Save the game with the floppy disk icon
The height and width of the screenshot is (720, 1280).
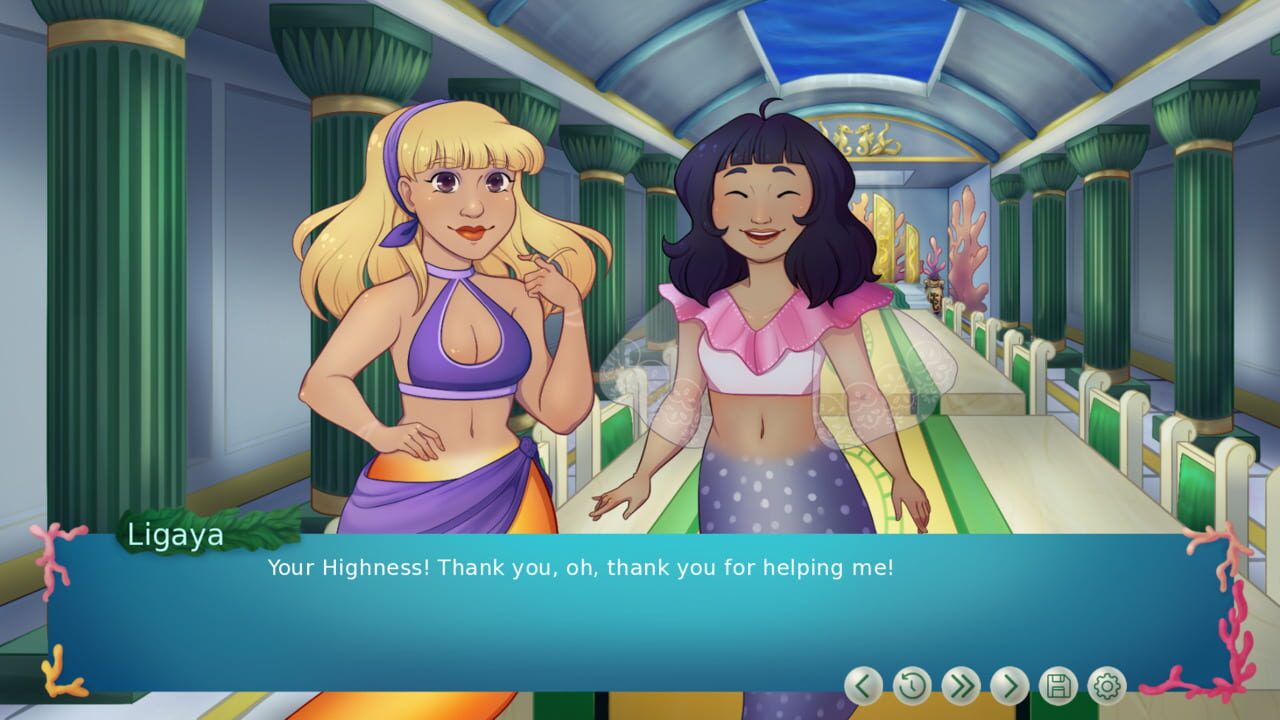1059,687
